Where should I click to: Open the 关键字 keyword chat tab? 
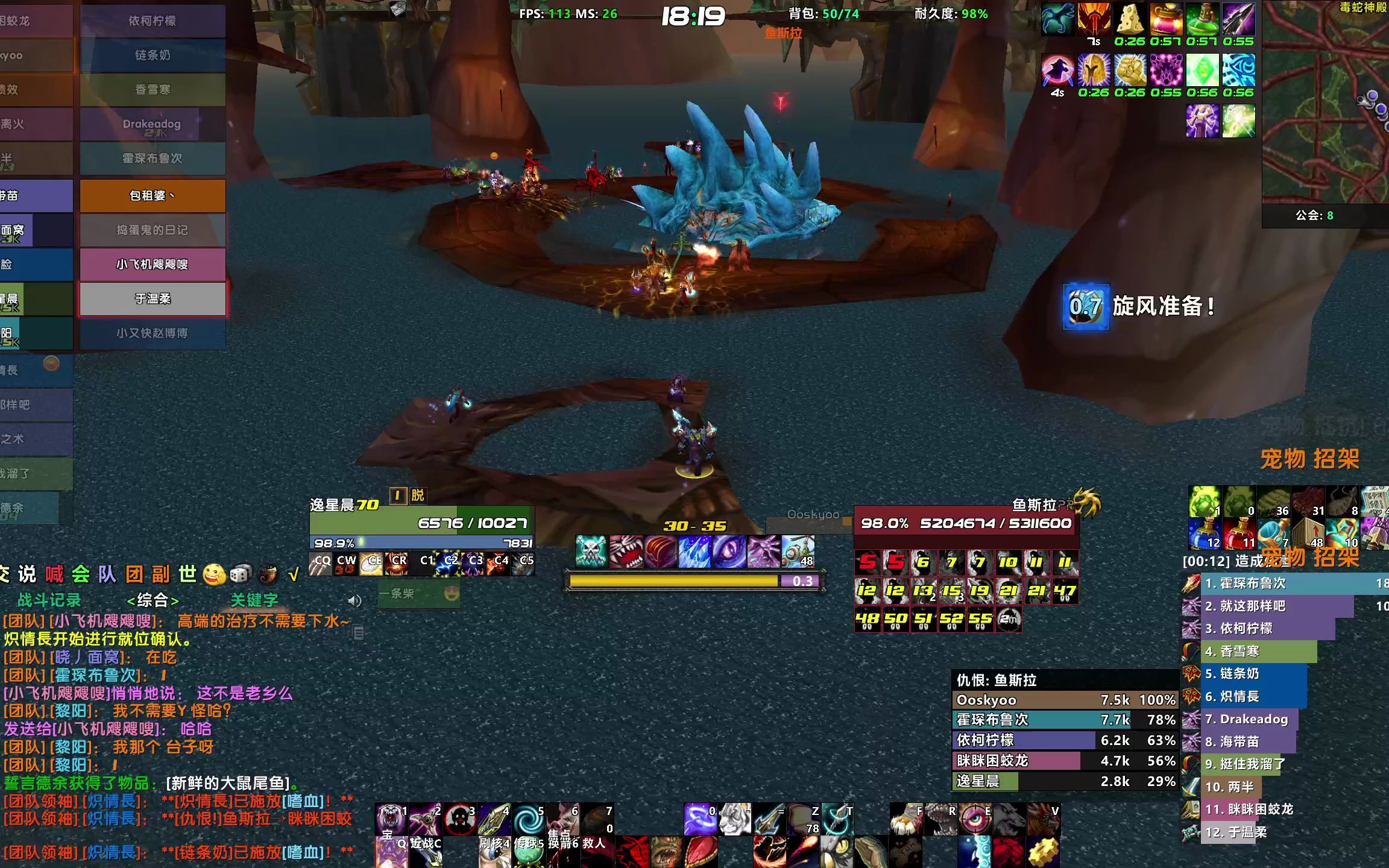pos(254,600)
